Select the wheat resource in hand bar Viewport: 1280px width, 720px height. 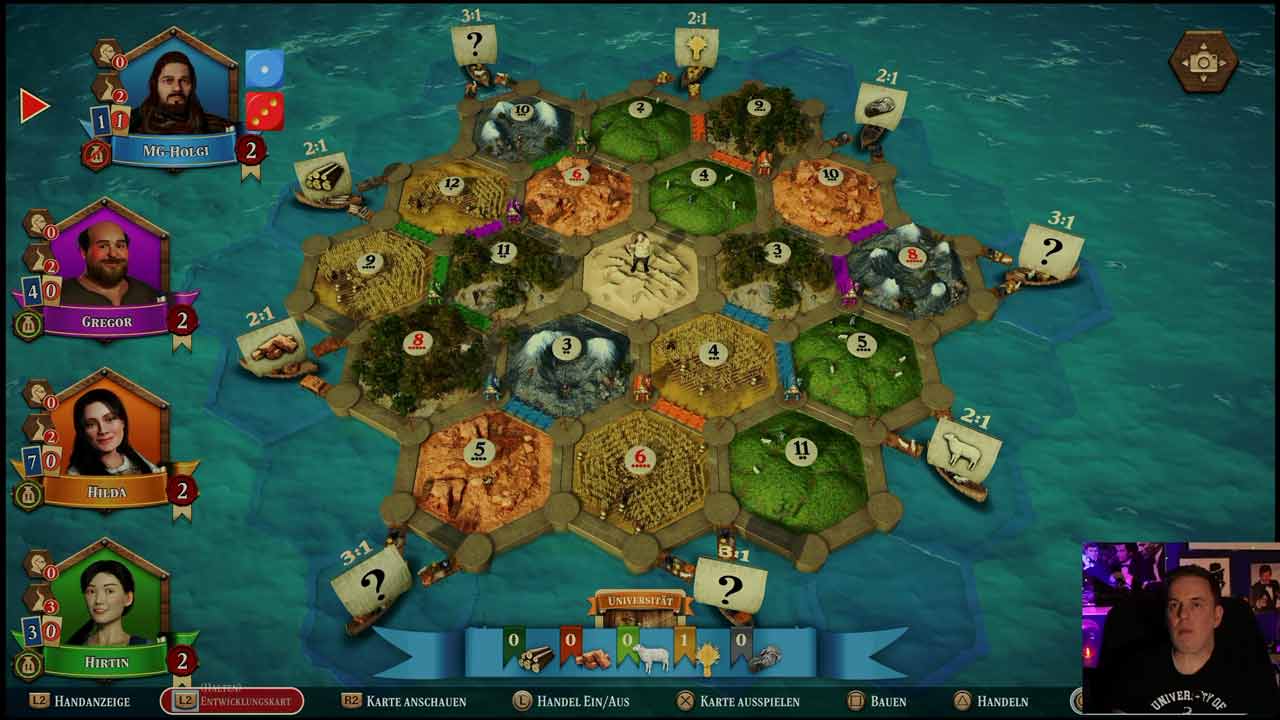[706, 657]
